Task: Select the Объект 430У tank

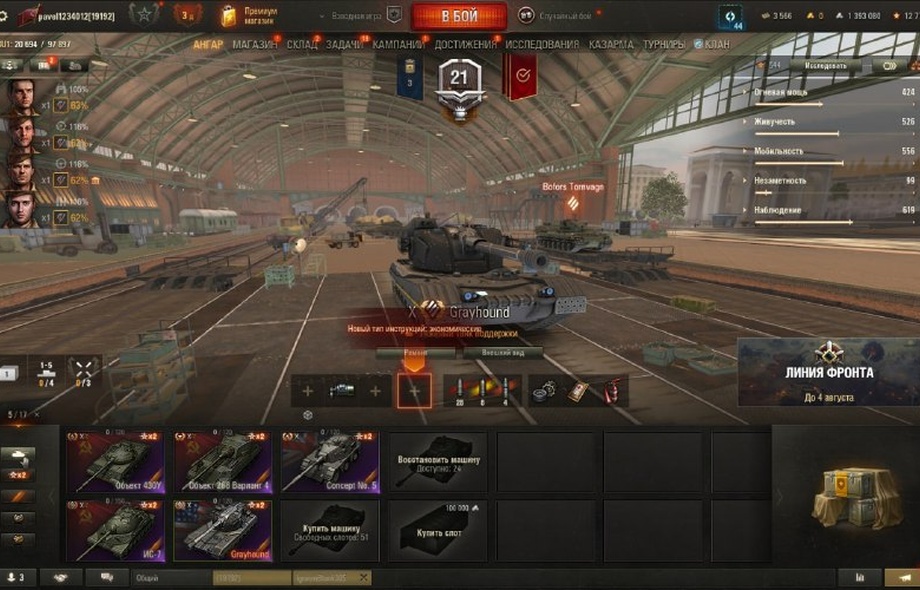Action: (x=116, y=462)
